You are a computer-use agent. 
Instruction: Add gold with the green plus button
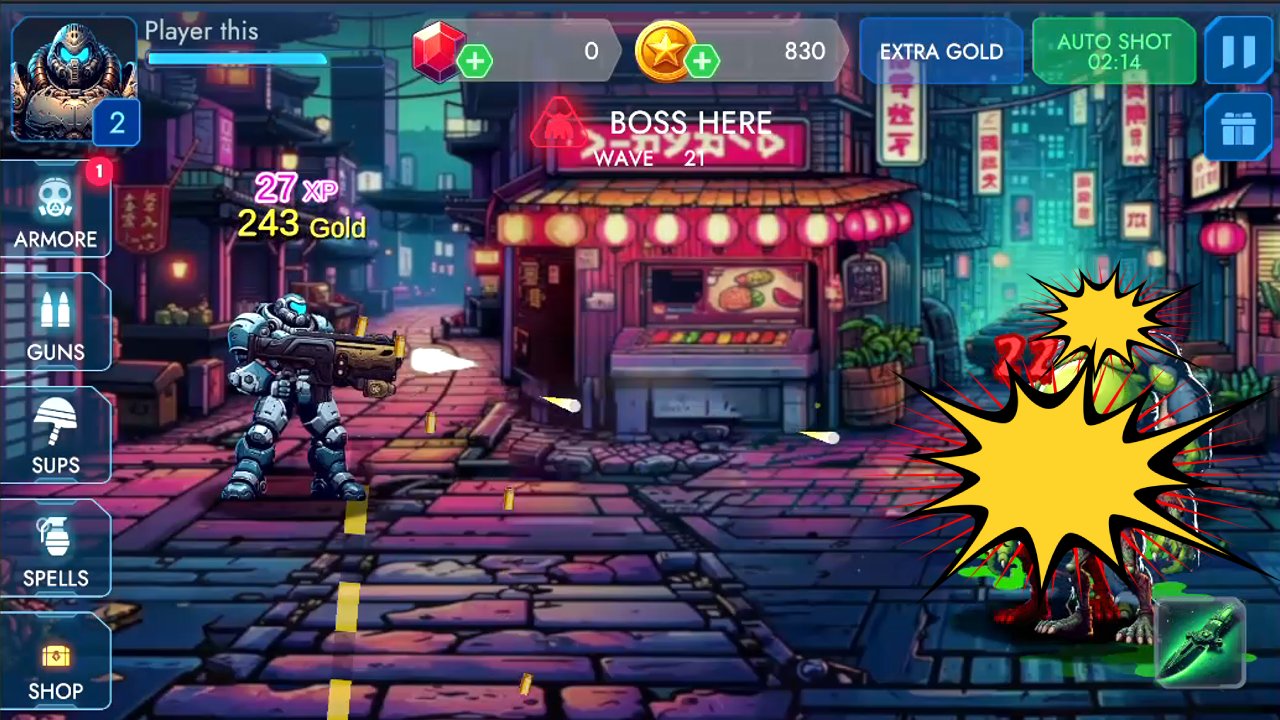[703, 62]
